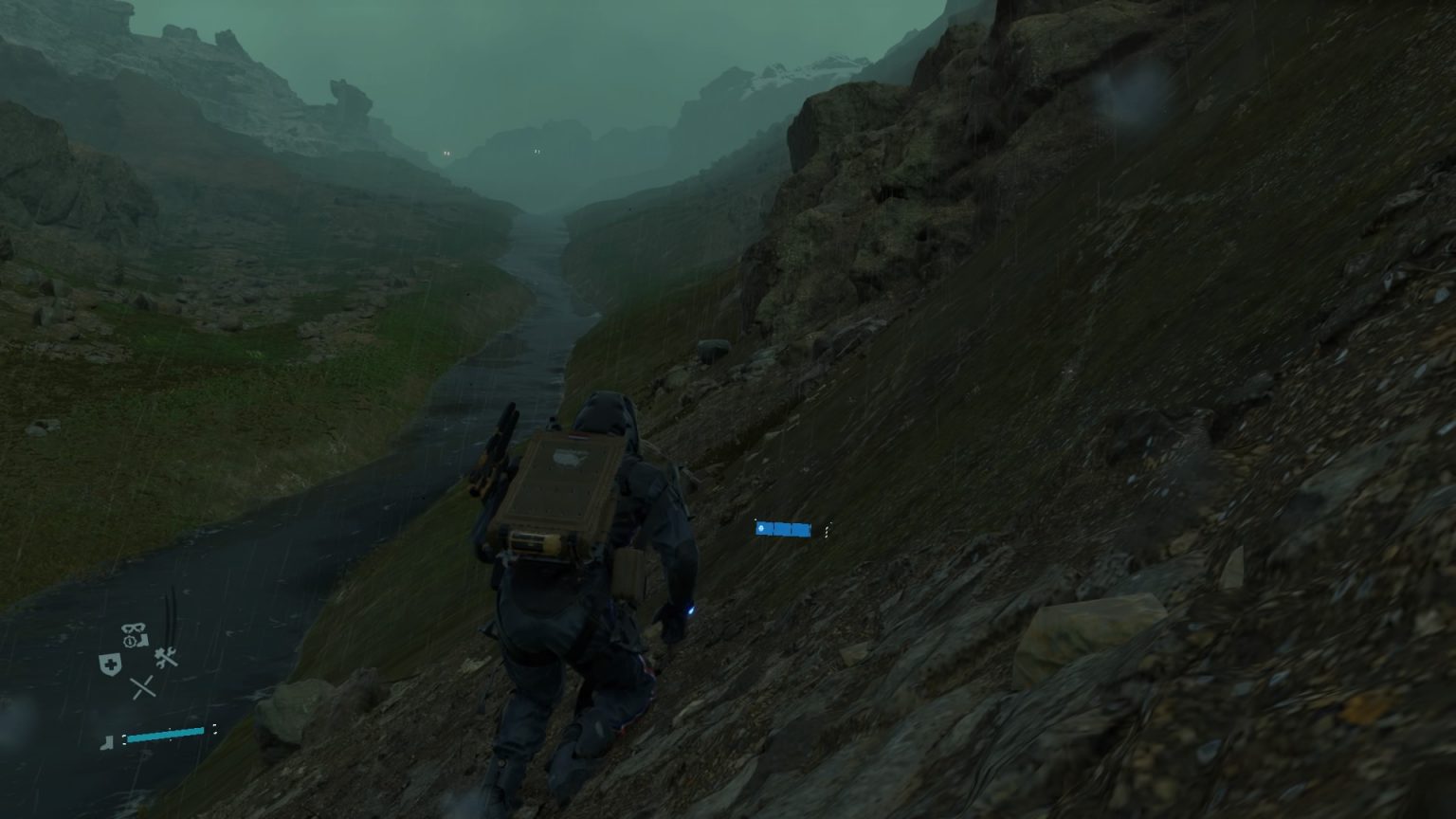Click the gas mask warning icon
This screenshot has height=819, width=1456.
pos(132,628)
